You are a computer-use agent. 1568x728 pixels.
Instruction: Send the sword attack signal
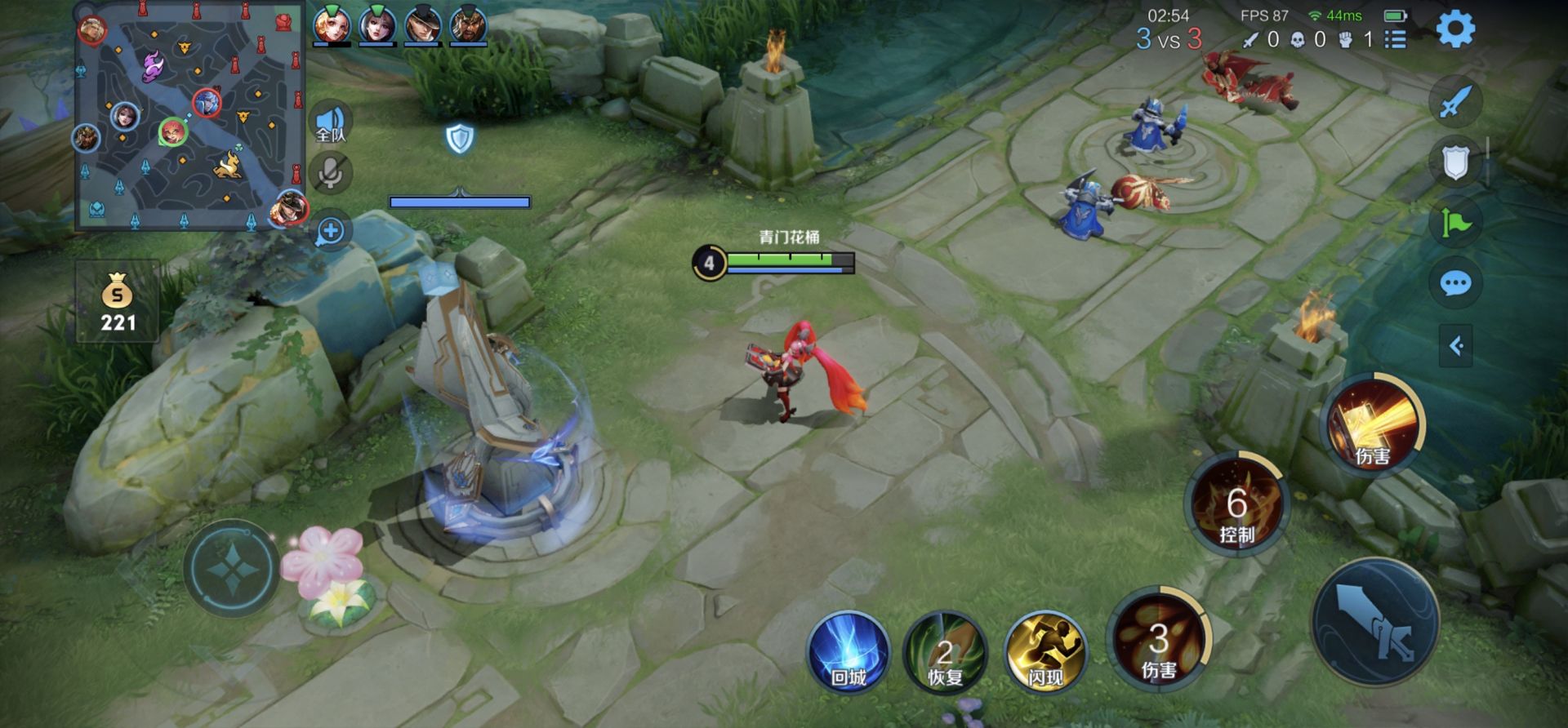coord(1455,102)
